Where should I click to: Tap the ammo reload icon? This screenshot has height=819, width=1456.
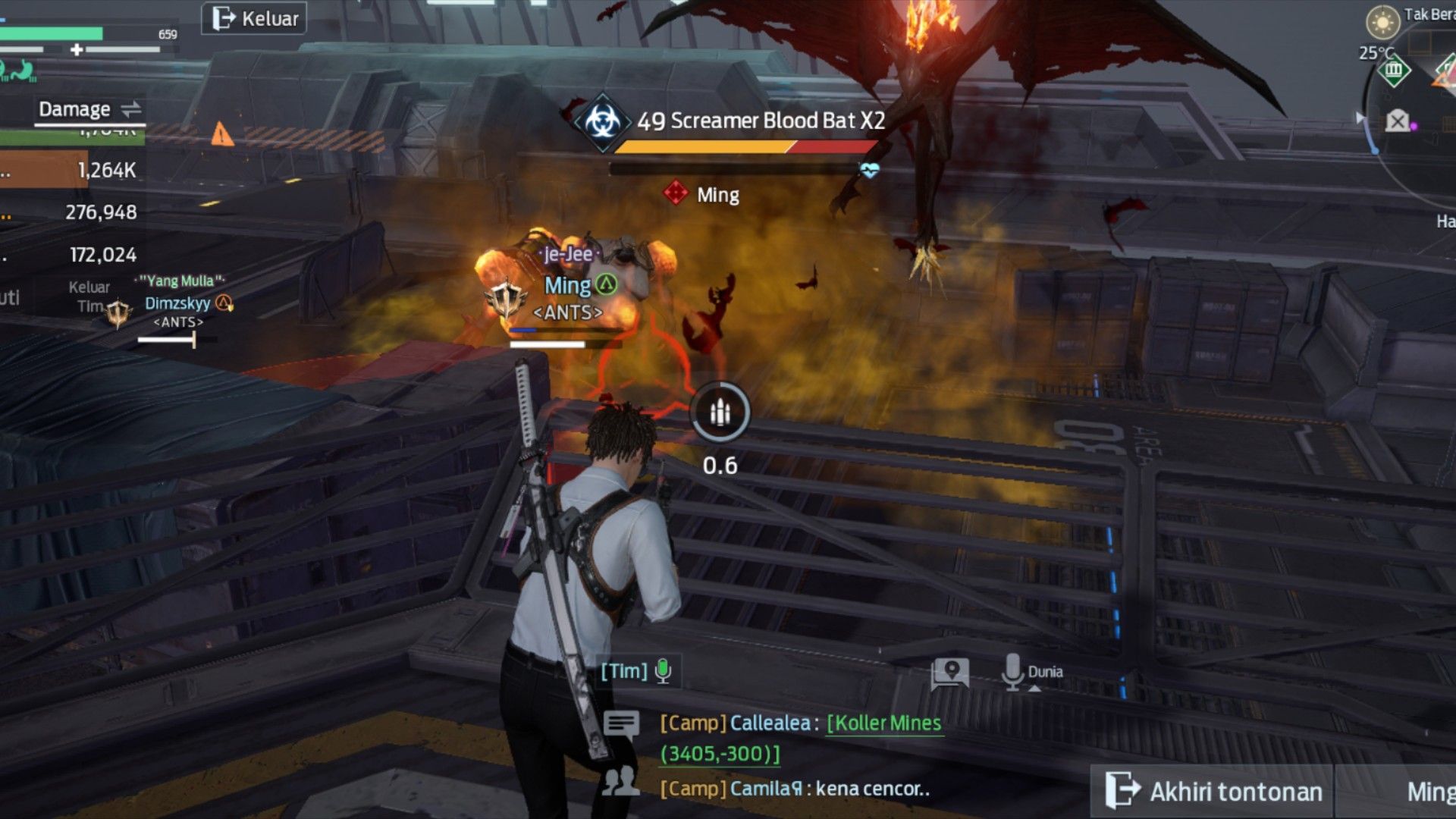click(x=720, y=413)
